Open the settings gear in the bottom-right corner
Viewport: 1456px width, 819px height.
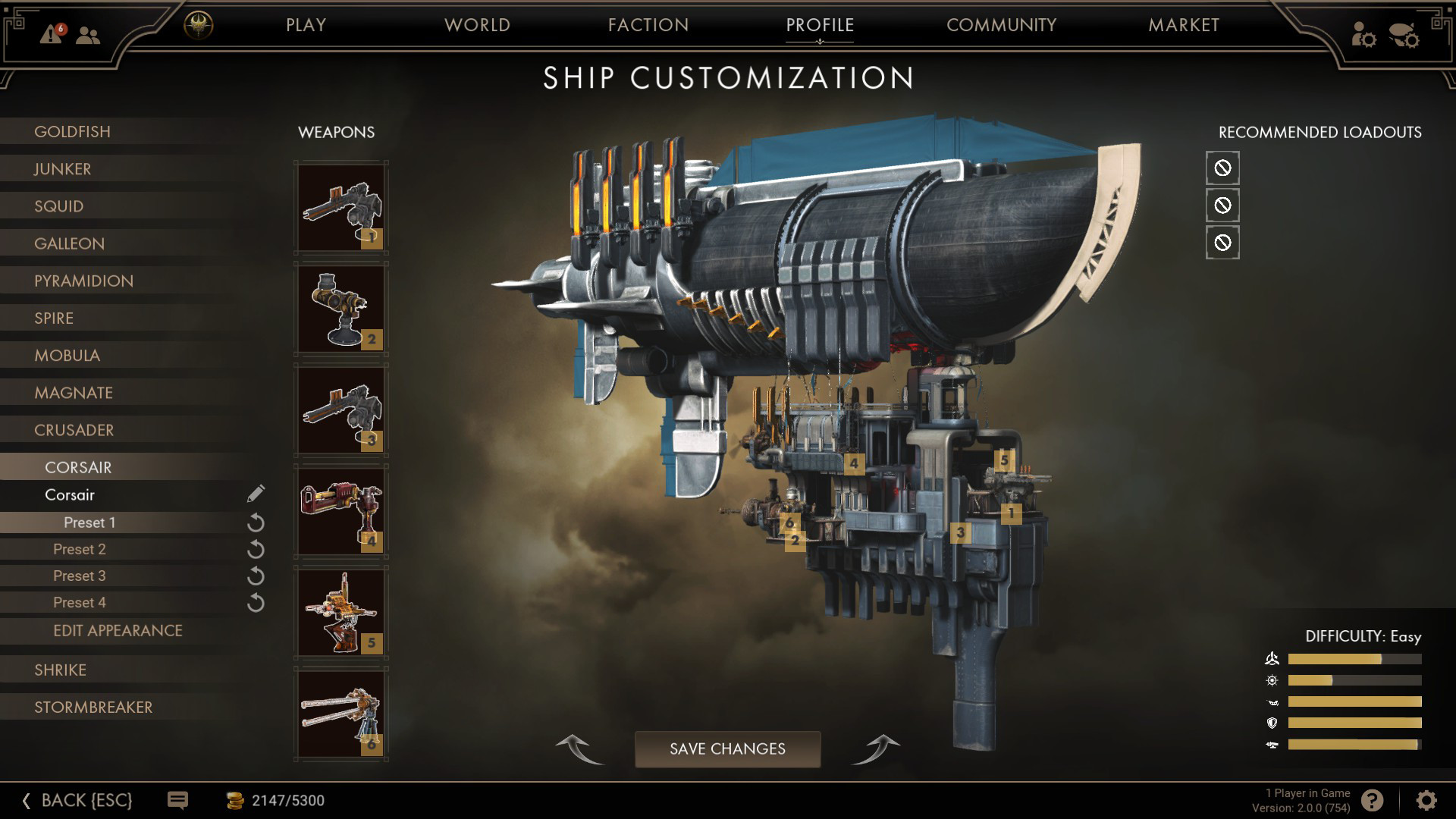[x=1426, y=799]
